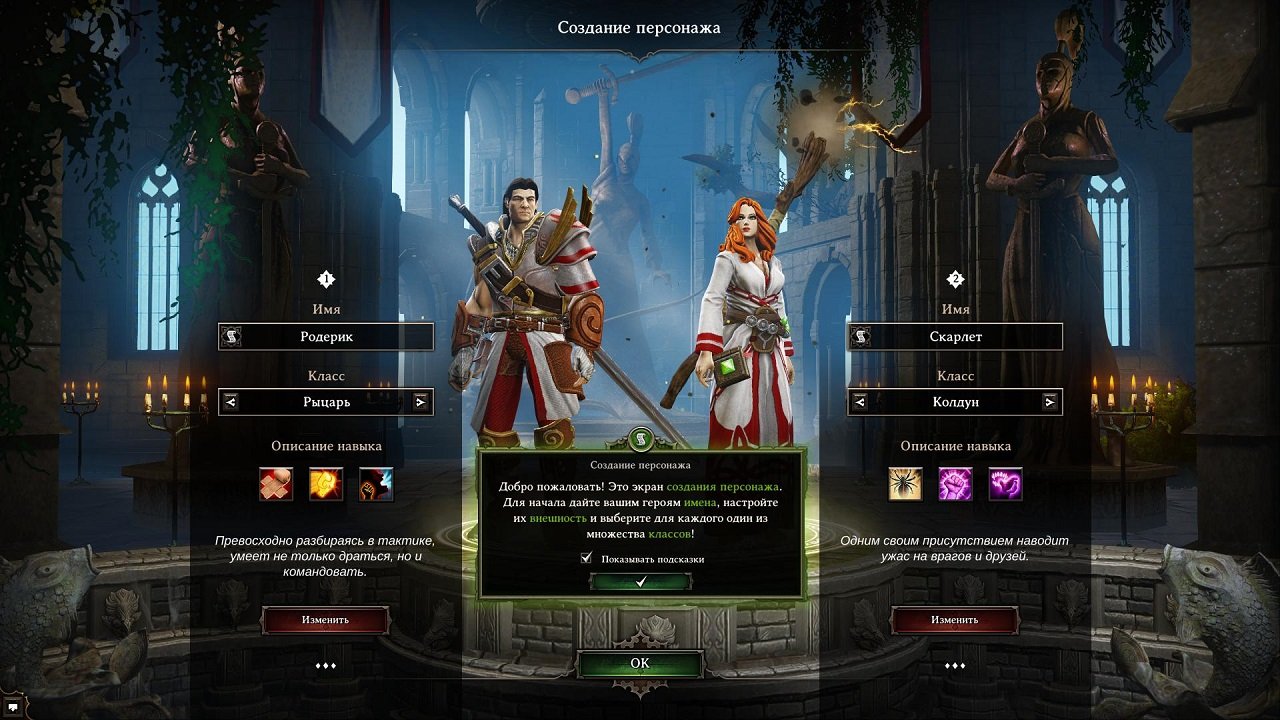Select the bandage healing skill icon under Родерик
Image resolution: width=1280 pixels, height=720 pixels.
click(276, 486)
